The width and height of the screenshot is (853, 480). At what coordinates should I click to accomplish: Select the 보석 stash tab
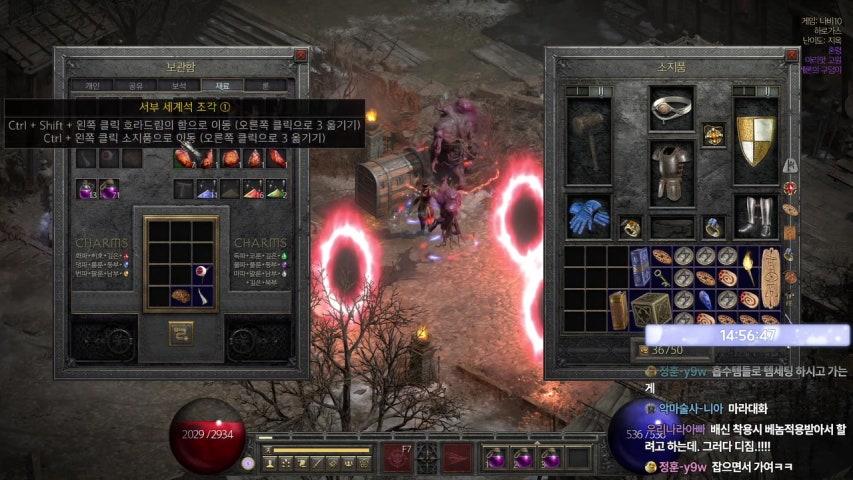click(x=178, y=86)
